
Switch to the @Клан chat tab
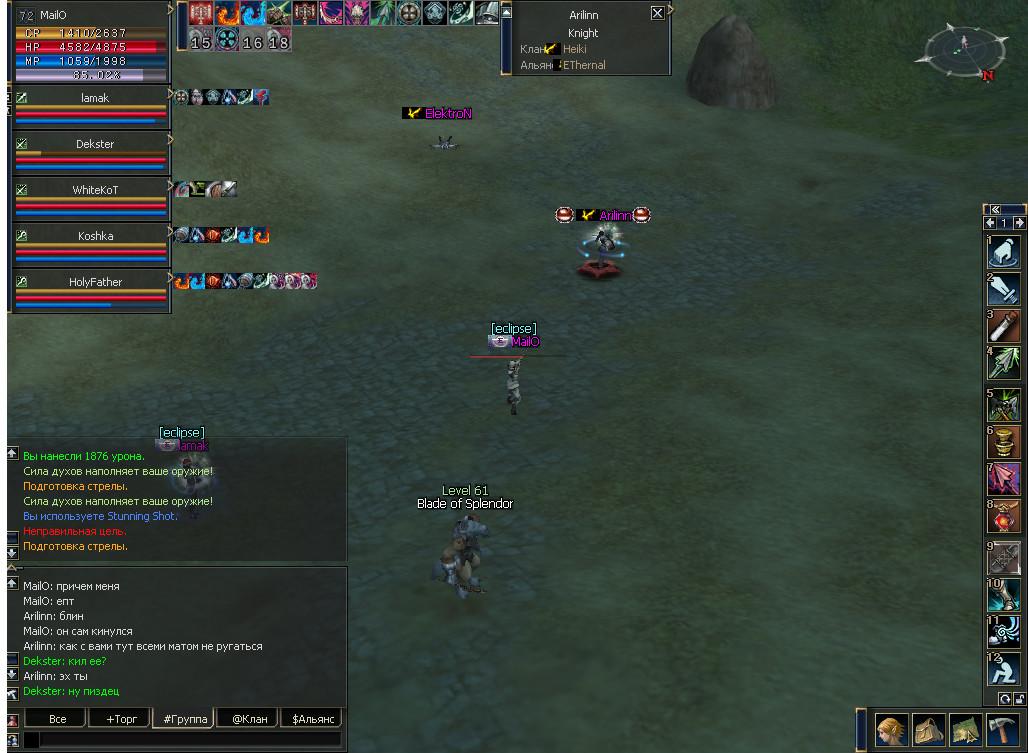coord(249,719)
